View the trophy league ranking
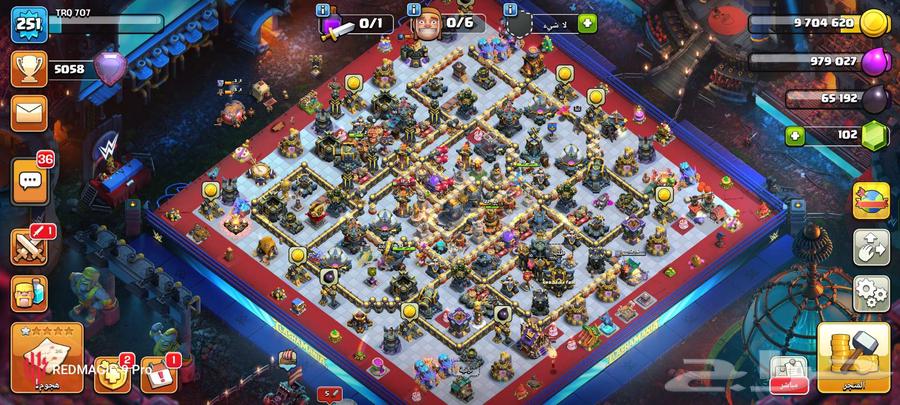 pos(29,68)
